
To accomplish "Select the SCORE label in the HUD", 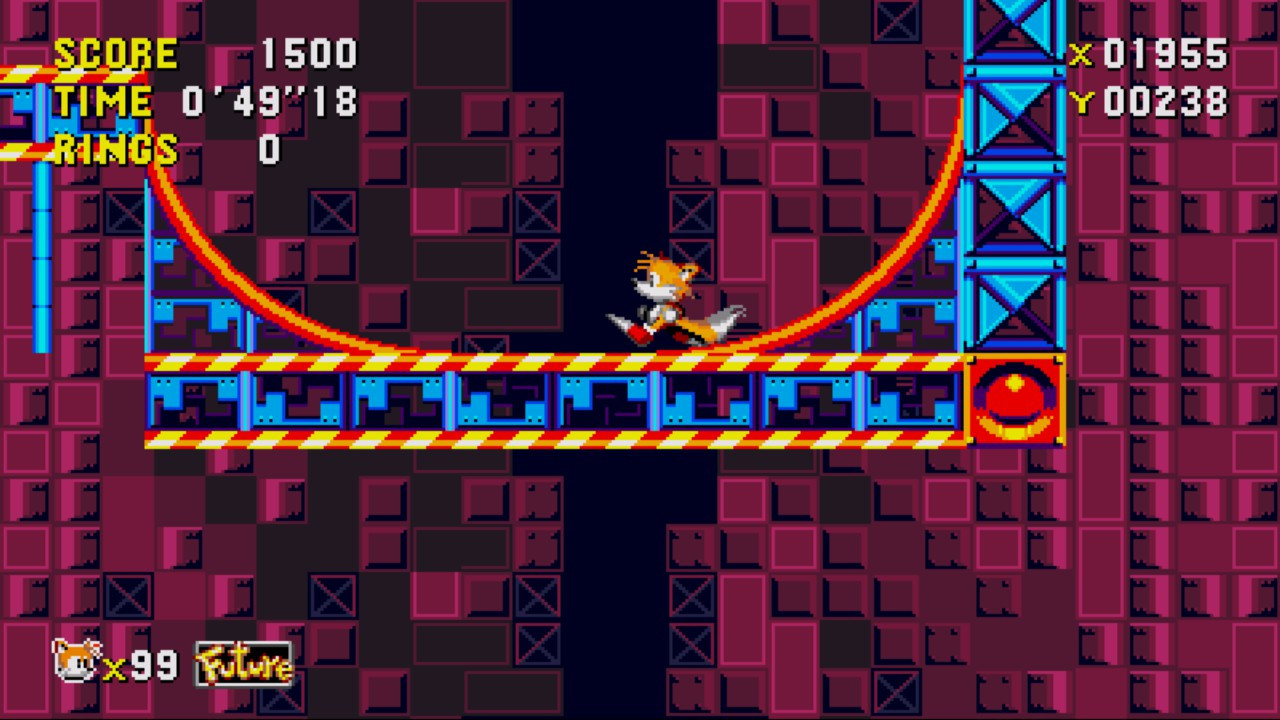I will 115,55.
